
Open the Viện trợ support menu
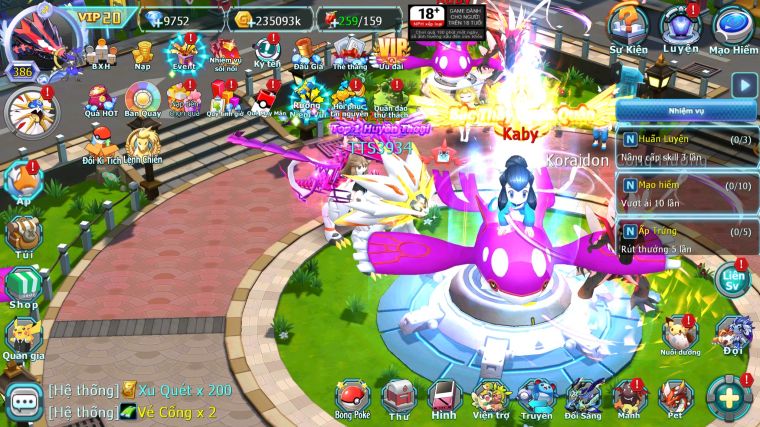[490, 397]
